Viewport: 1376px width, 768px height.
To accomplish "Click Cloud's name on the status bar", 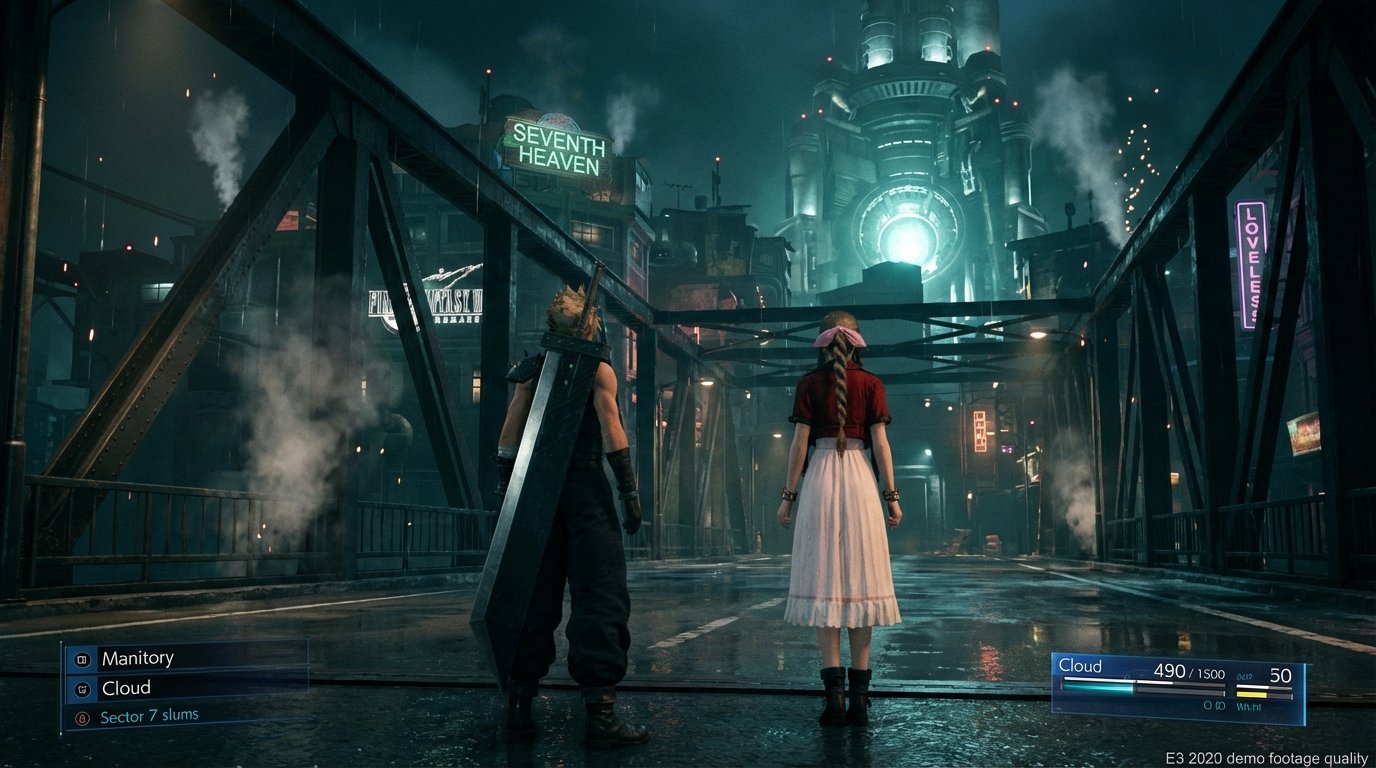I will pos(1082,666).
